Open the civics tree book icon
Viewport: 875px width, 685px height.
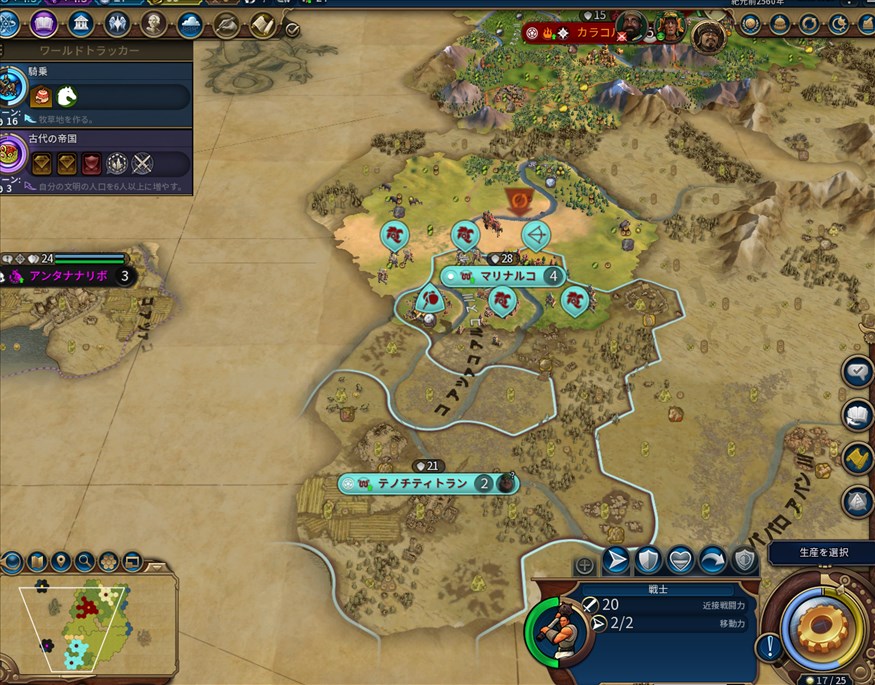click(x=43, y=23)
